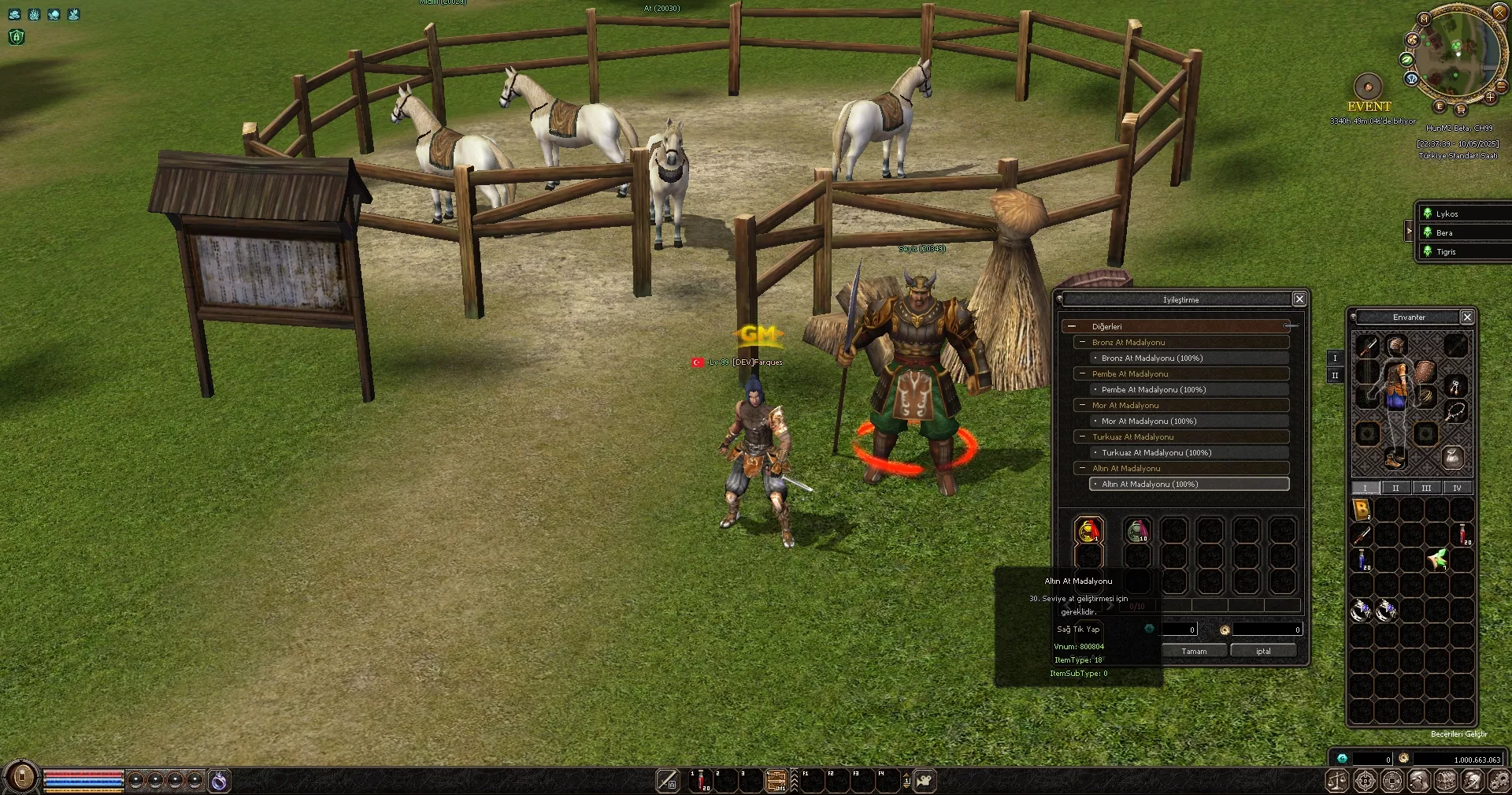The image size is (1512, 795).
Task: Close the İyileştirme window
Action: tap(1299, 299)
